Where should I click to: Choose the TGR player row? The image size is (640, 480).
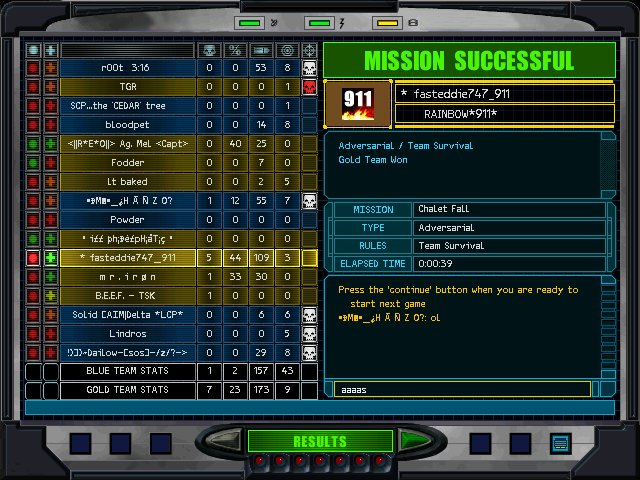pos(127,87)
